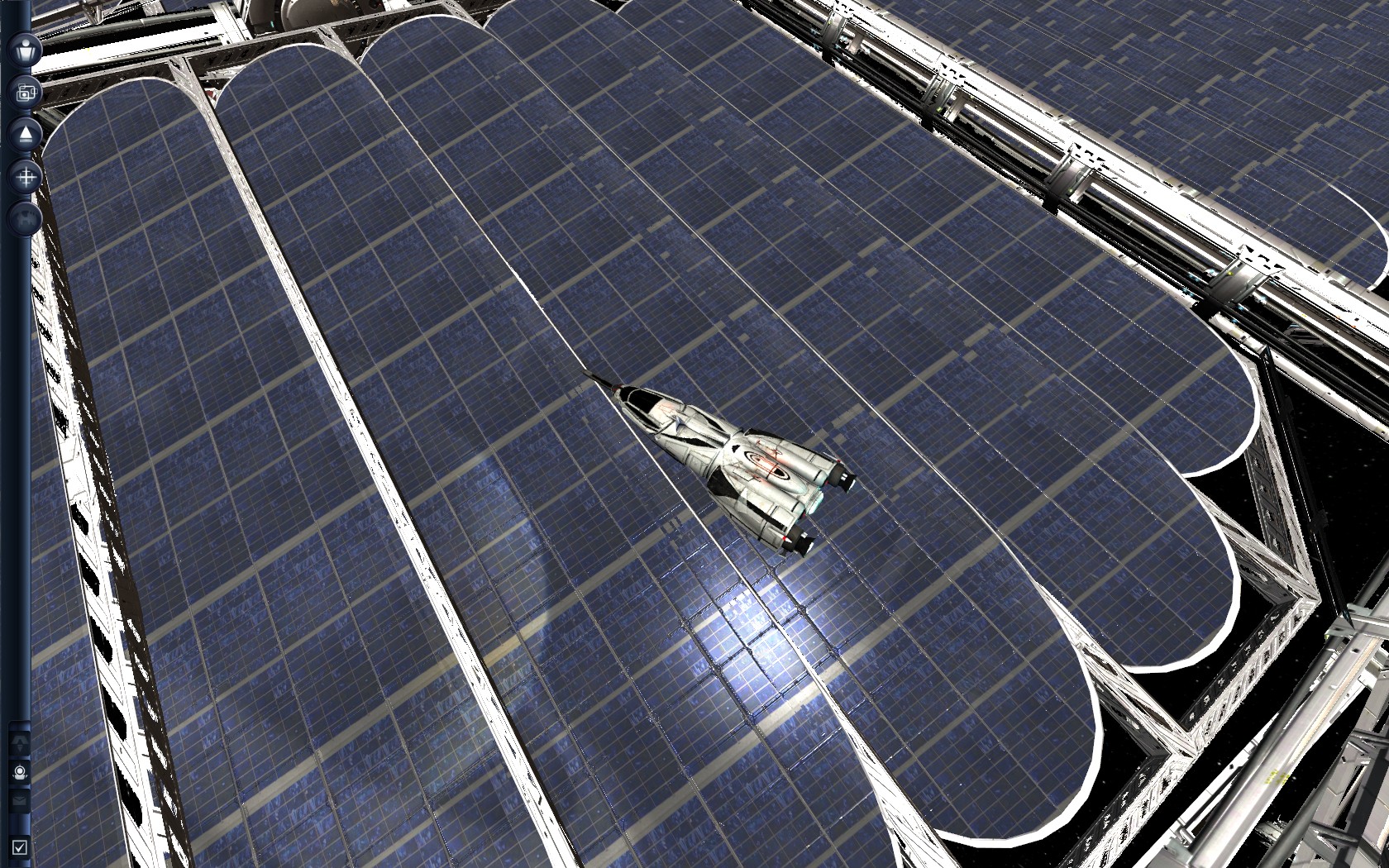Toggle the checkmark box in the sidebar
Screen dimensions: 1389x868
point(20,847)
